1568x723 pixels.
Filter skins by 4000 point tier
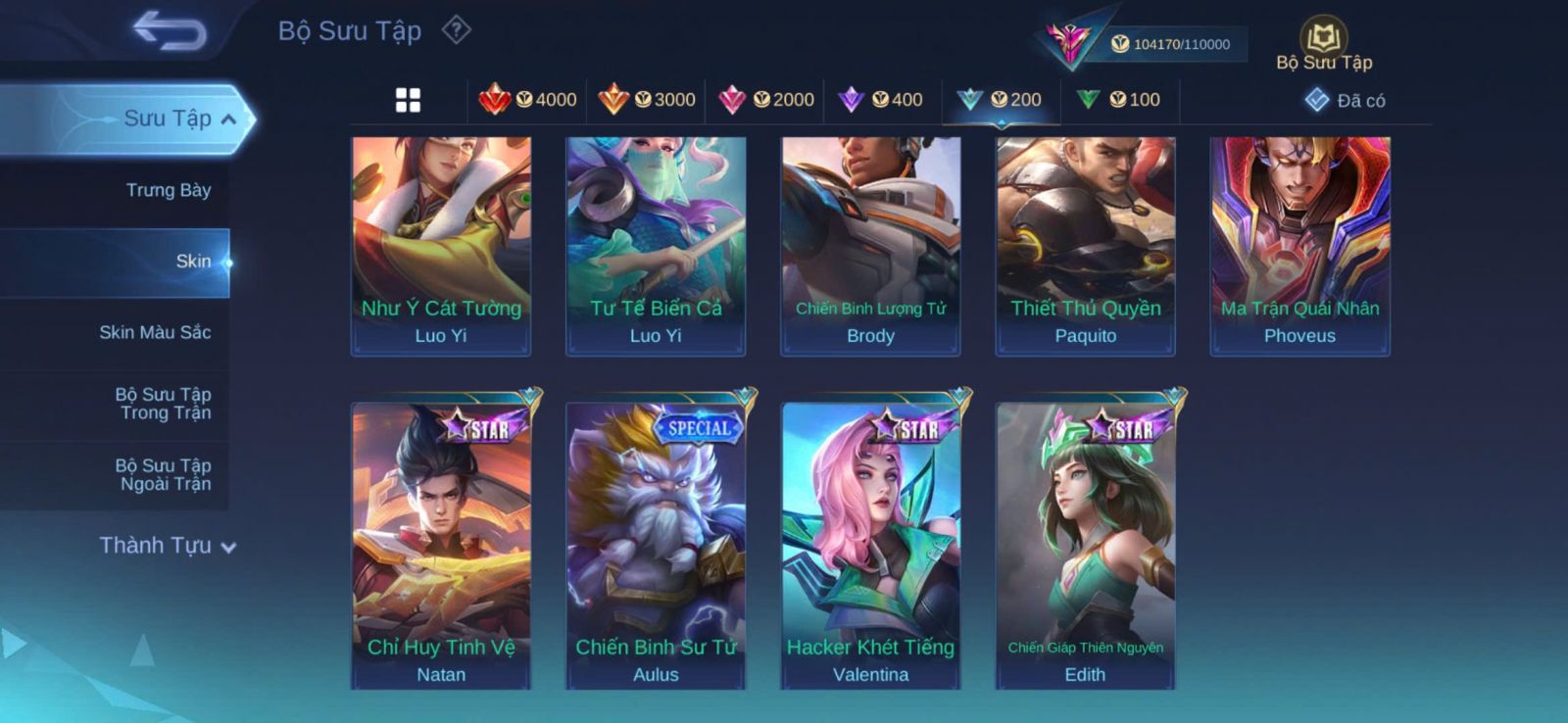click(x=527, y=100)
